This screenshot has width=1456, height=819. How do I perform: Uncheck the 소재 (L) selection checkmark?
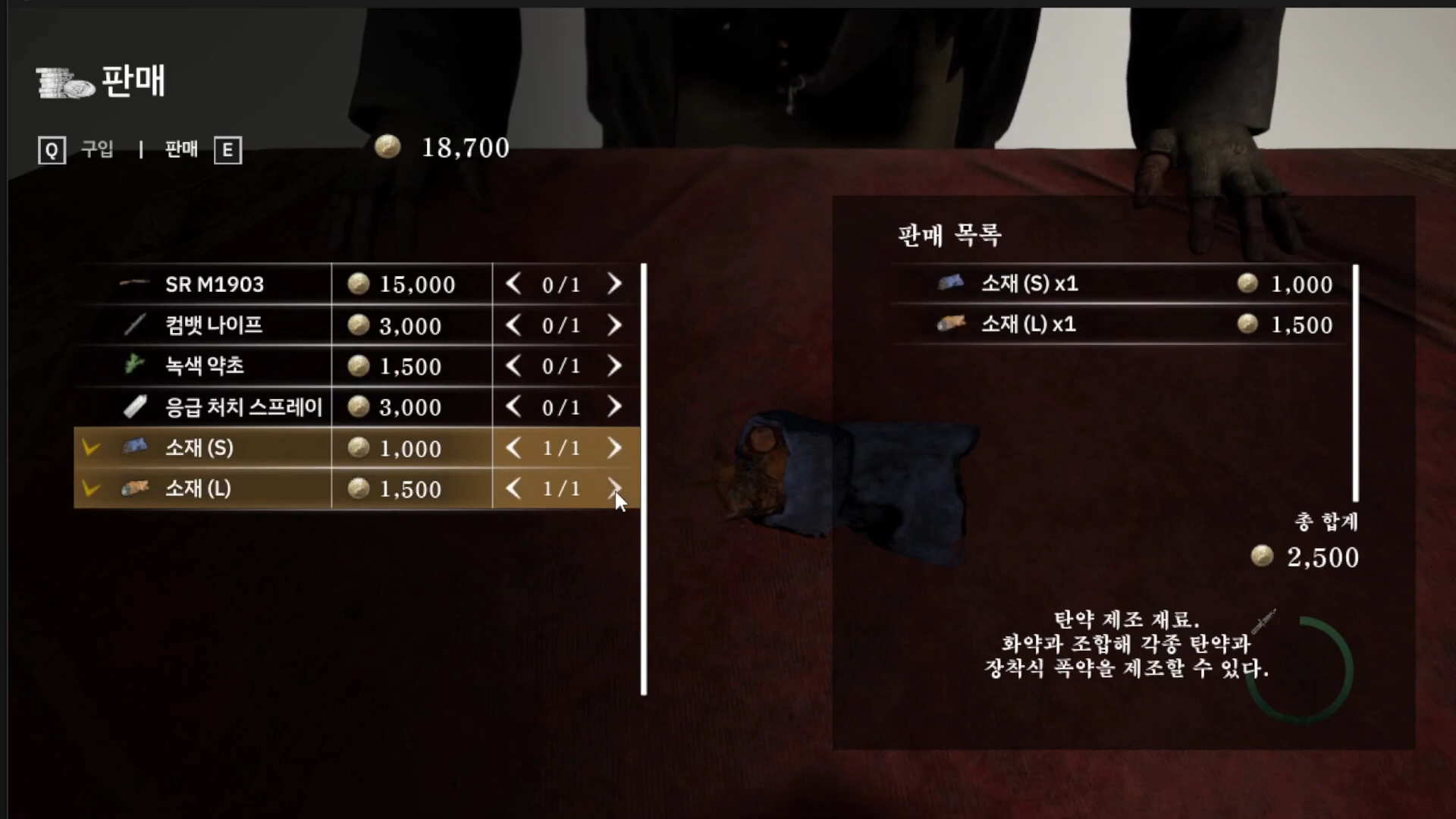(91, 488)
